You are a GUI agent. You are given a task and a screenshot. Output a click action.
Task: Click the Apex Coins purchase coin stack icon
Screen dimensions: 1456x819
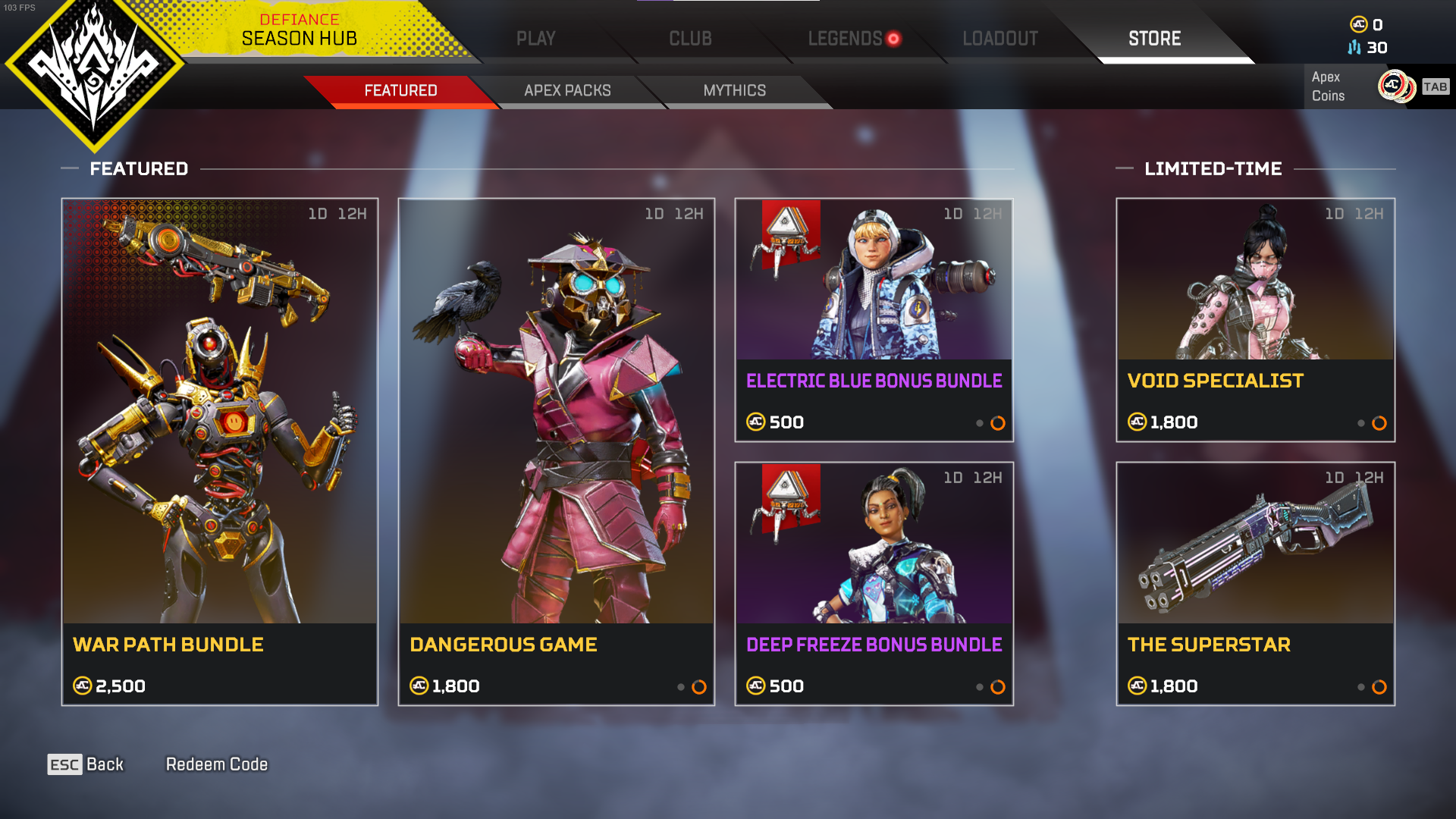1395,86
